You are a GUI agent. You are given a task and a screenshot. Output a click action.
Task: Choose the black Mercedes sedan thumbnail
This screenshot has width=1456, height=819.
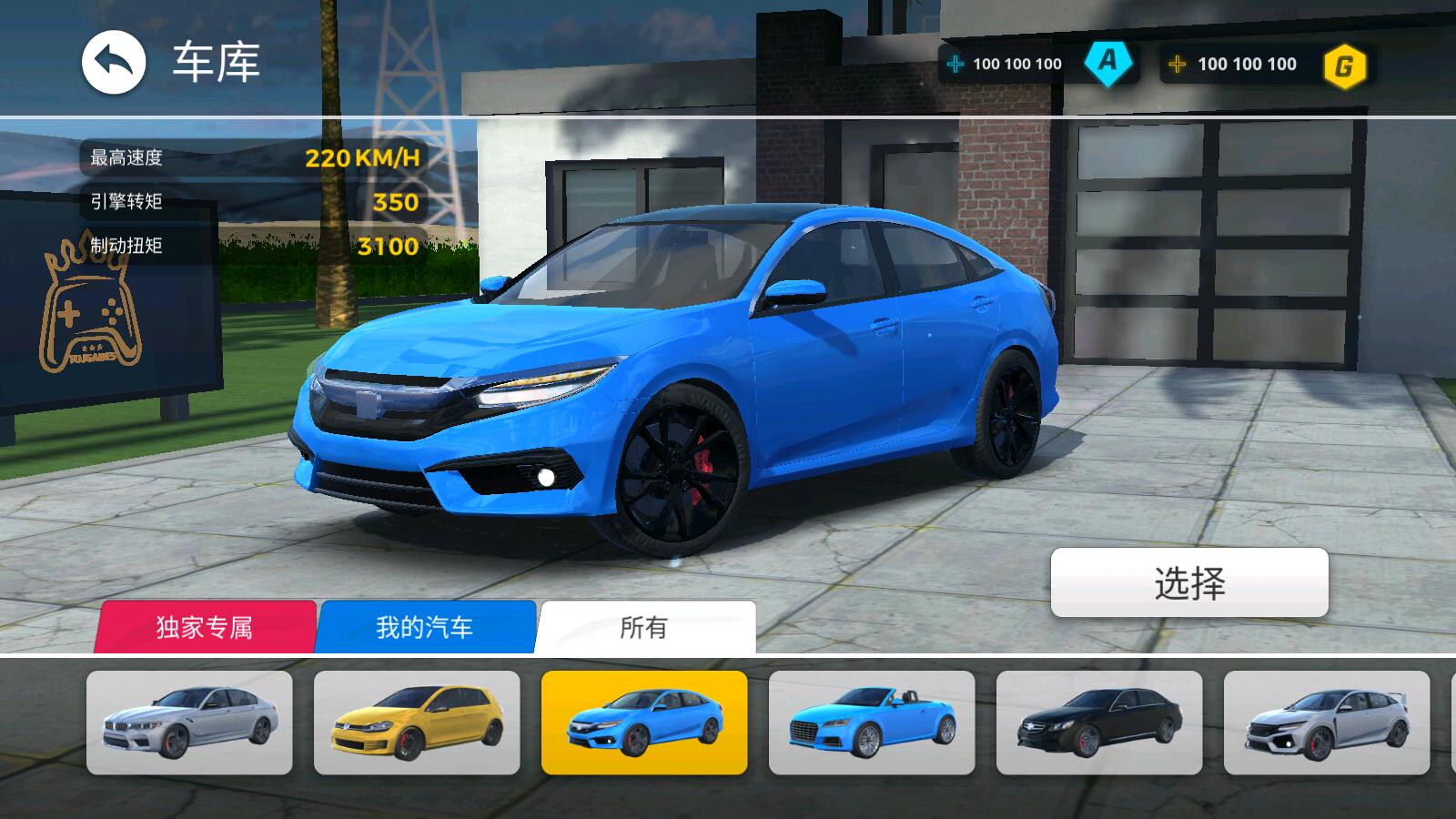click(x=1099, y=723)
